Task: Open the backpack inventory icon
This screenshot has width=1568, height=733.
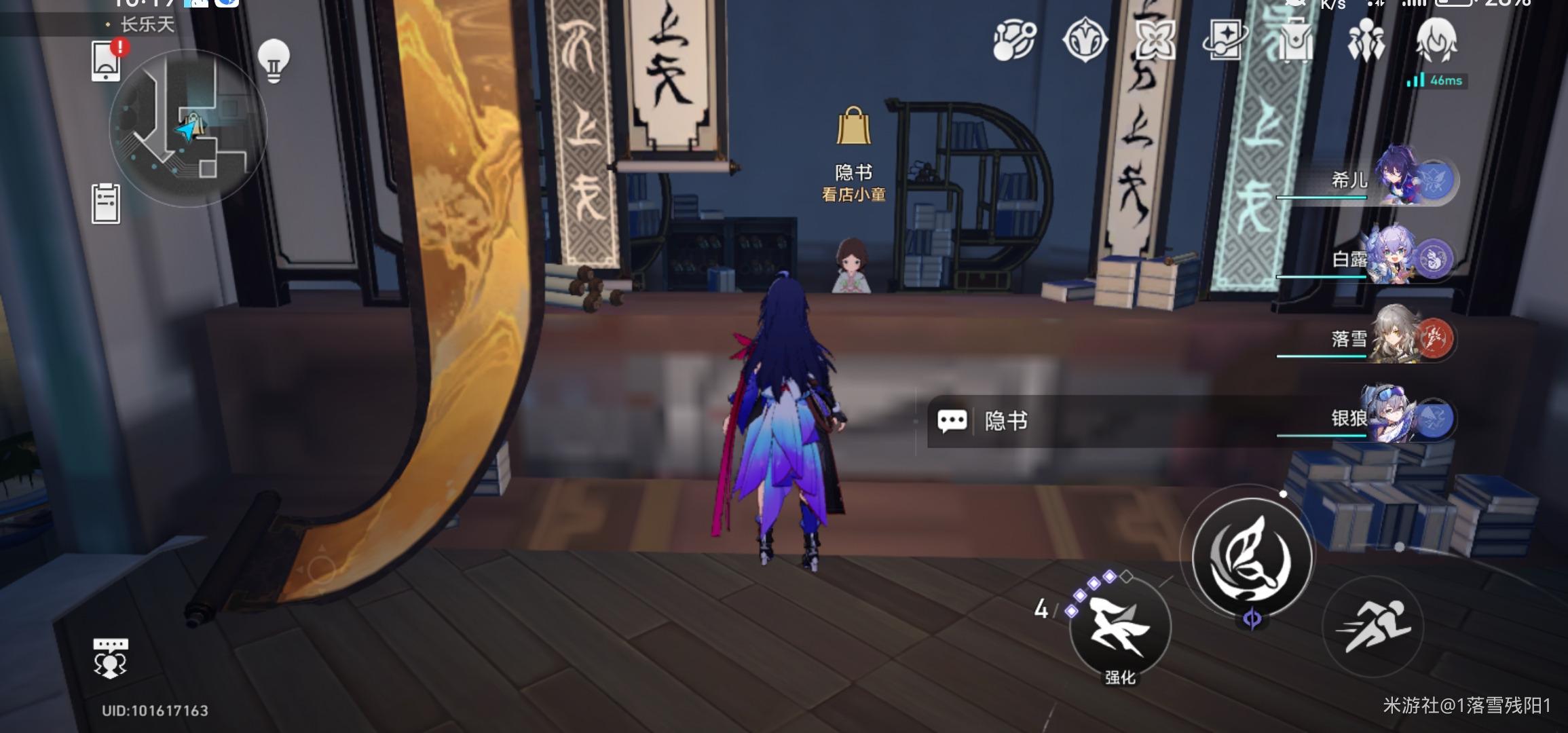Action: (x=1299, y=41)
